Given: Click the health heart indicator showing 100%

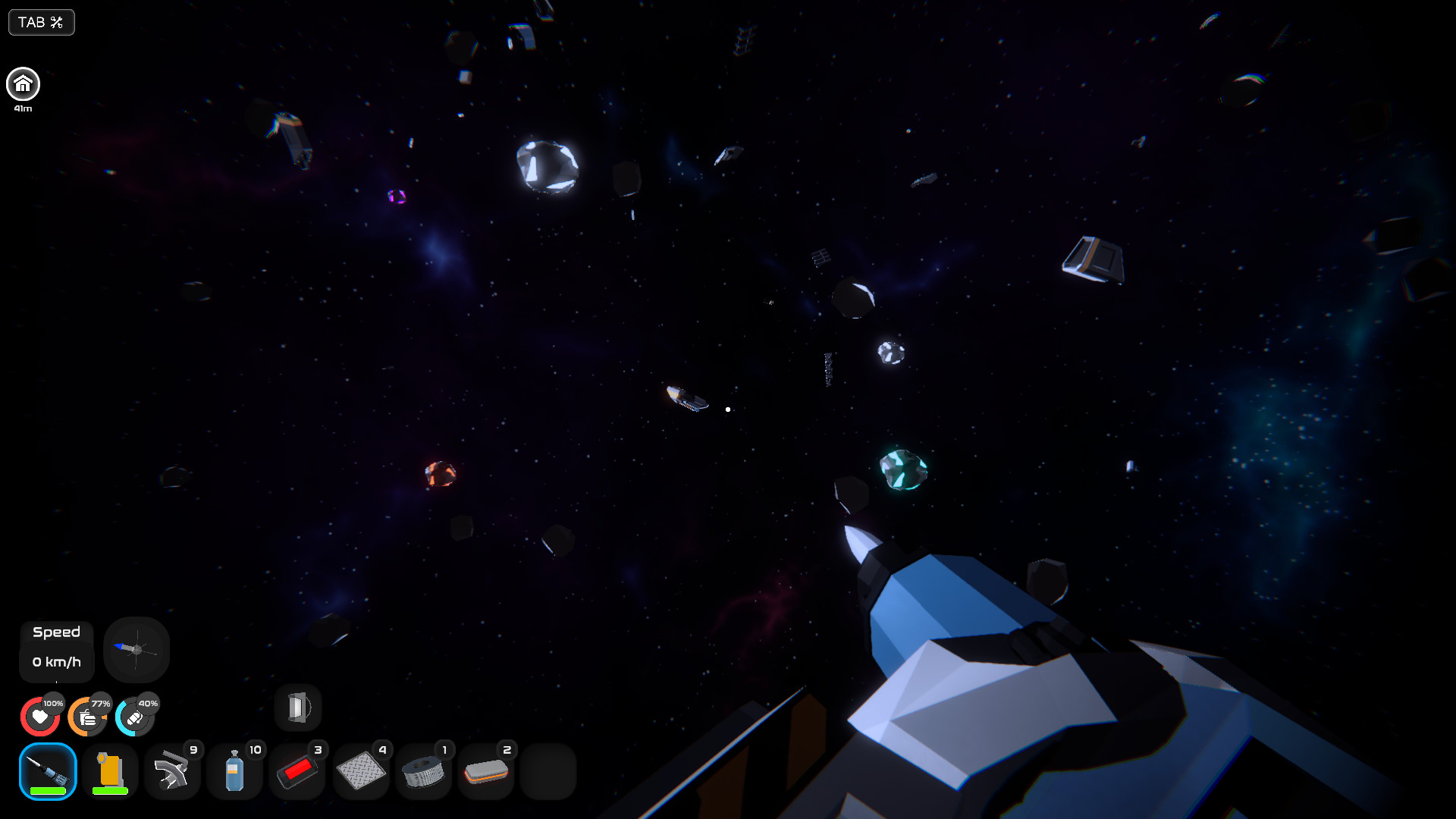Looking at the screenshot, I should click(x=40, y=715).
